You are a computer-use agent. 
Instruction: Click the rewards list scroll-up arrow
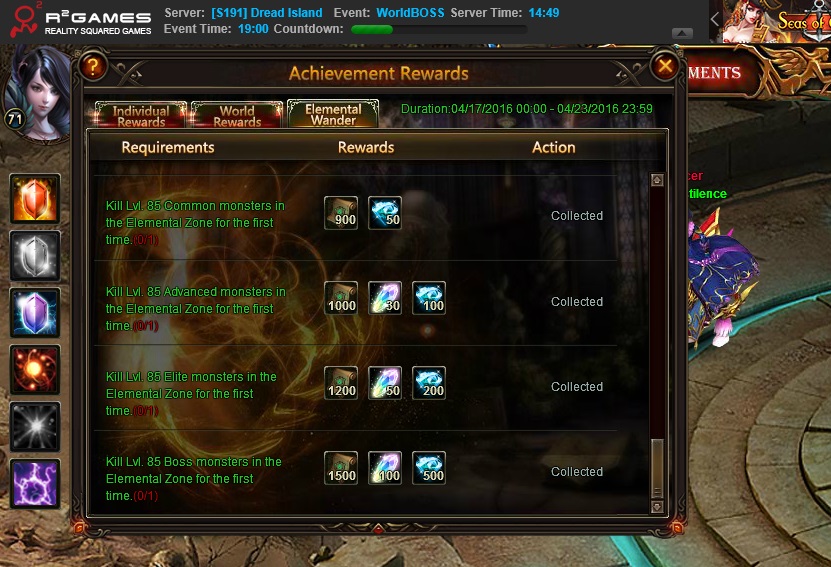(x=657, y=181)
